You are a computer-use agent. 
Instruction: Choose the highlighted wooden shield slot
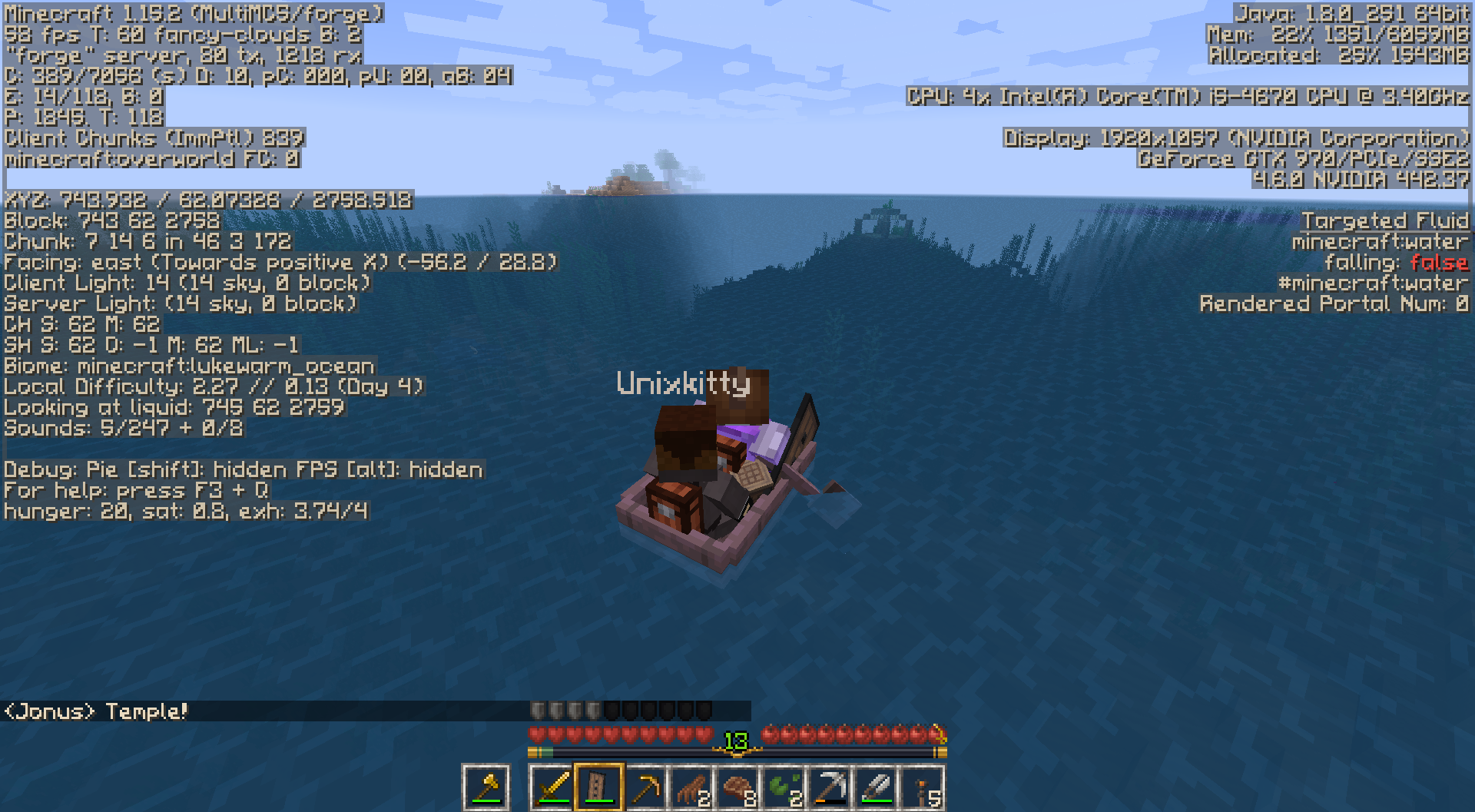[598, 787]
